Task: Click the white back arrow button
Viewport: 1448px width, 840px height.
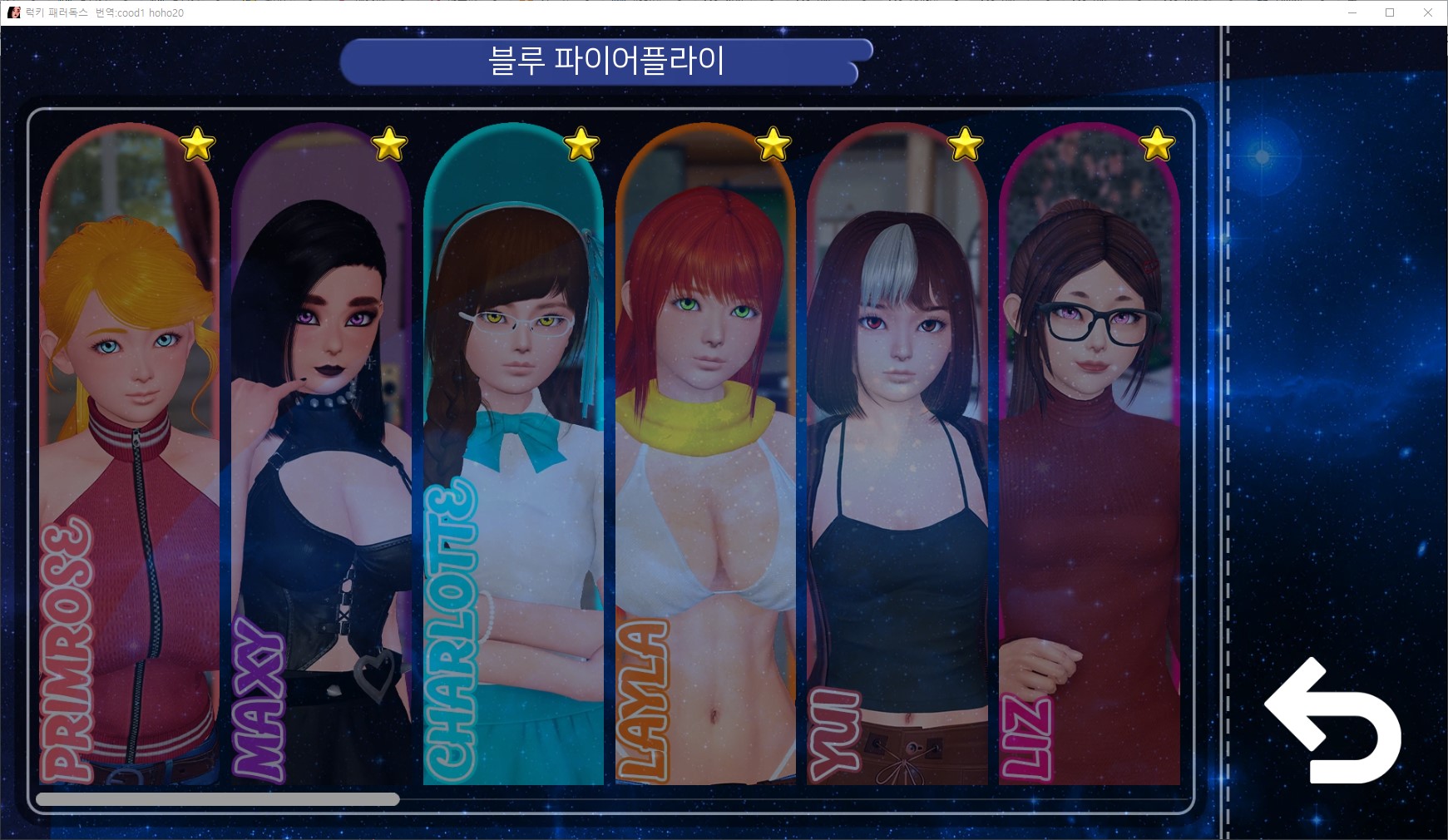Action: 1332,723
